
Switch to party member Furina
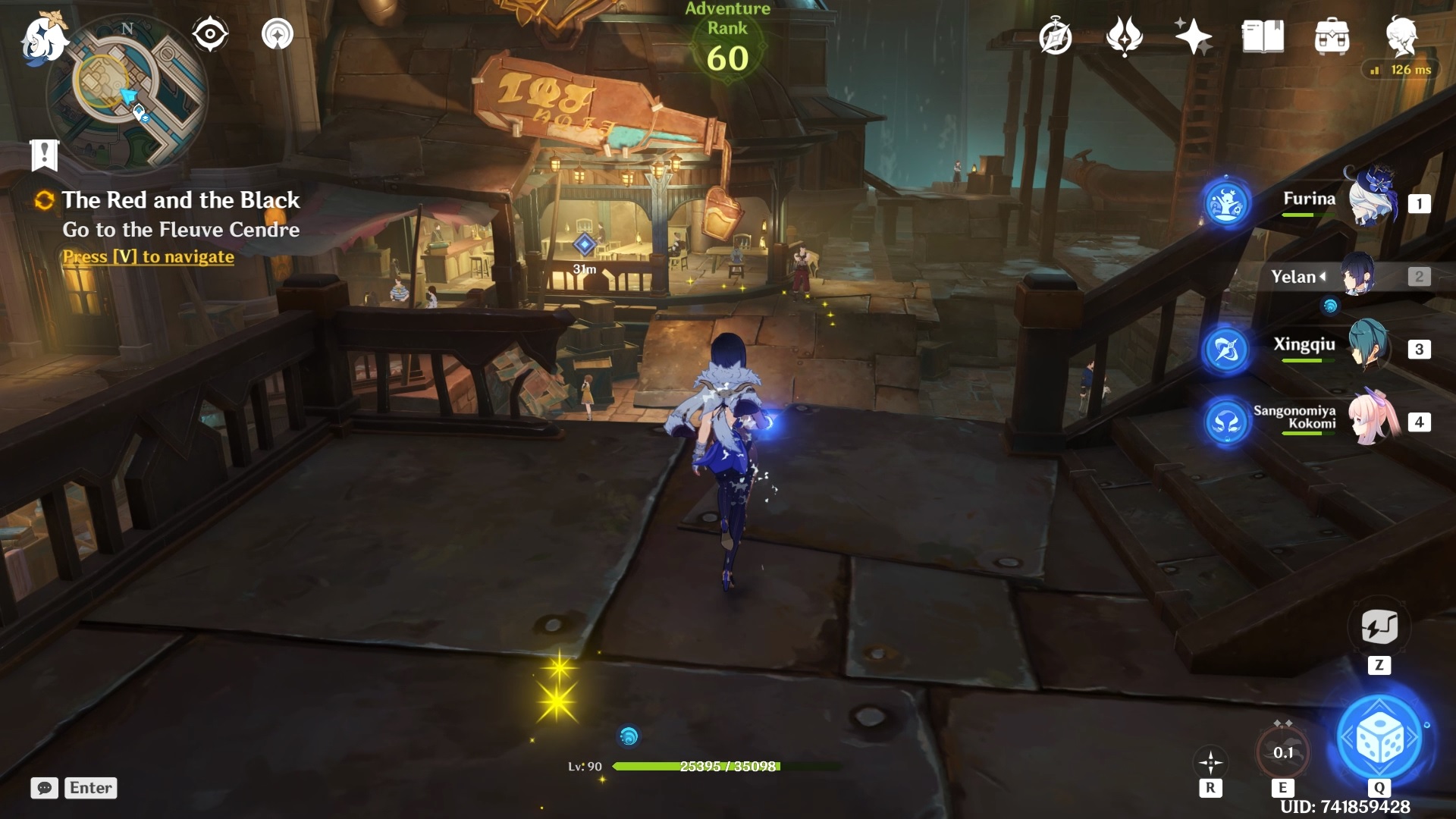point(1371,200)
